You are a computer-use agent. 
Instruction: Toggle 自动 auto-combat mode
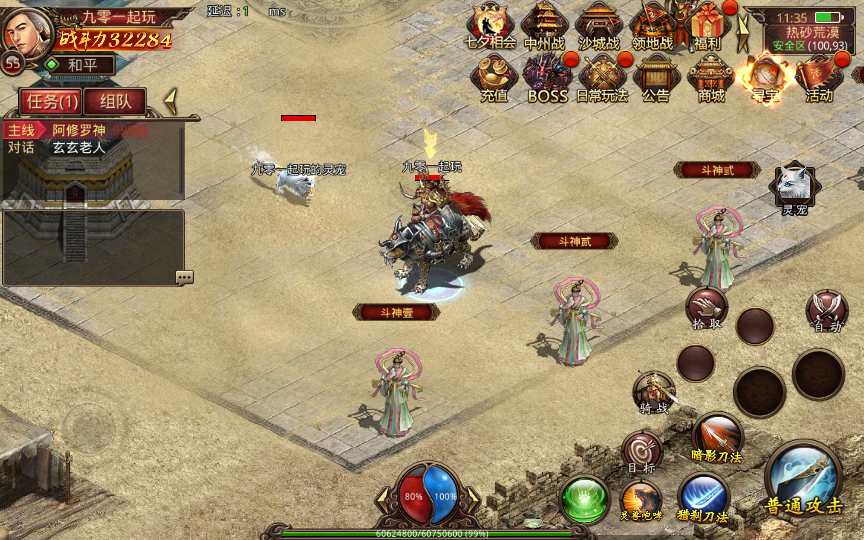pyautogui.click(x=827, y=310)
